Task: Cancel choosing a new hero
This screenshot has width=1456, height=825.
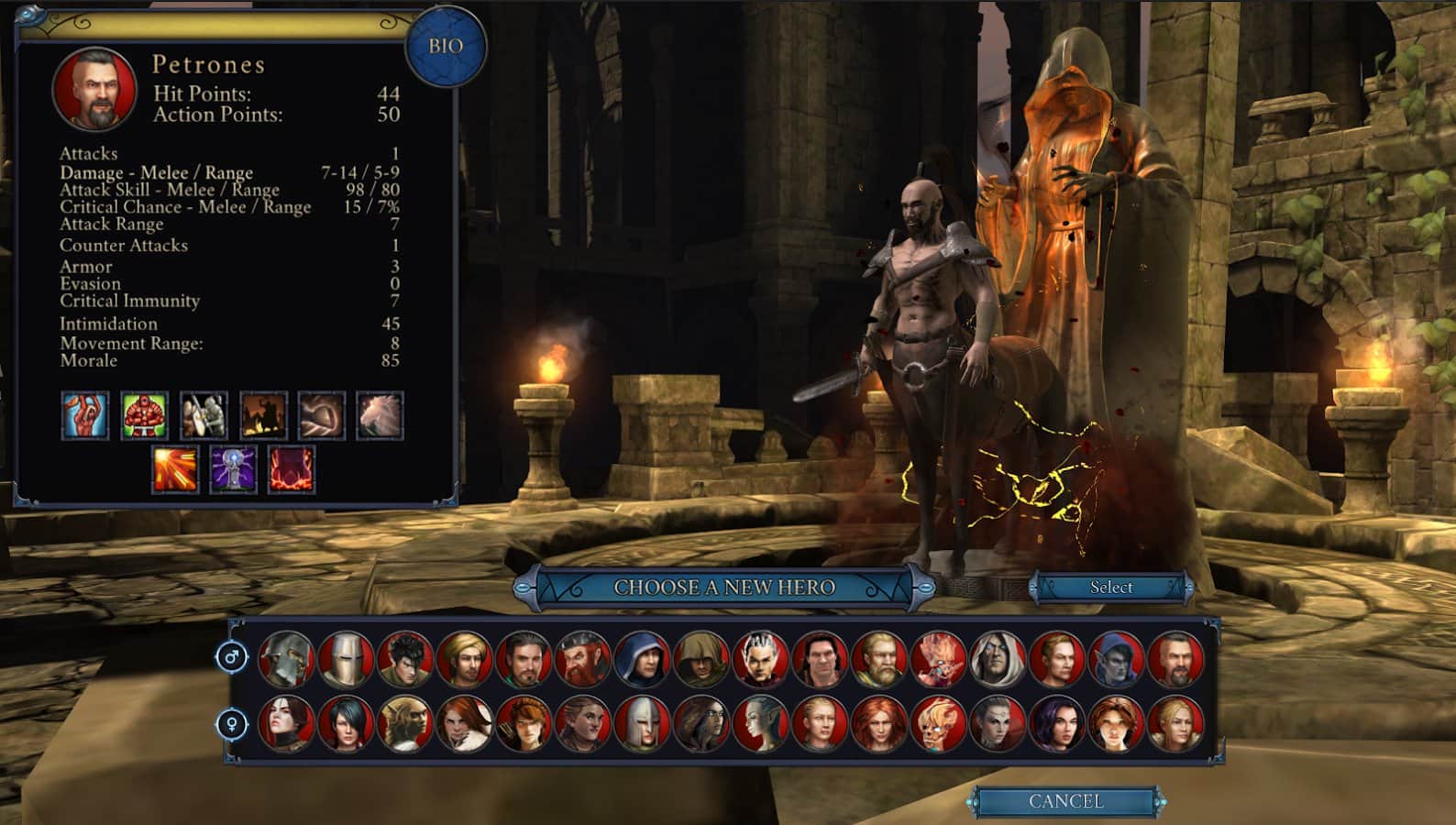Action: [1065, 801]
